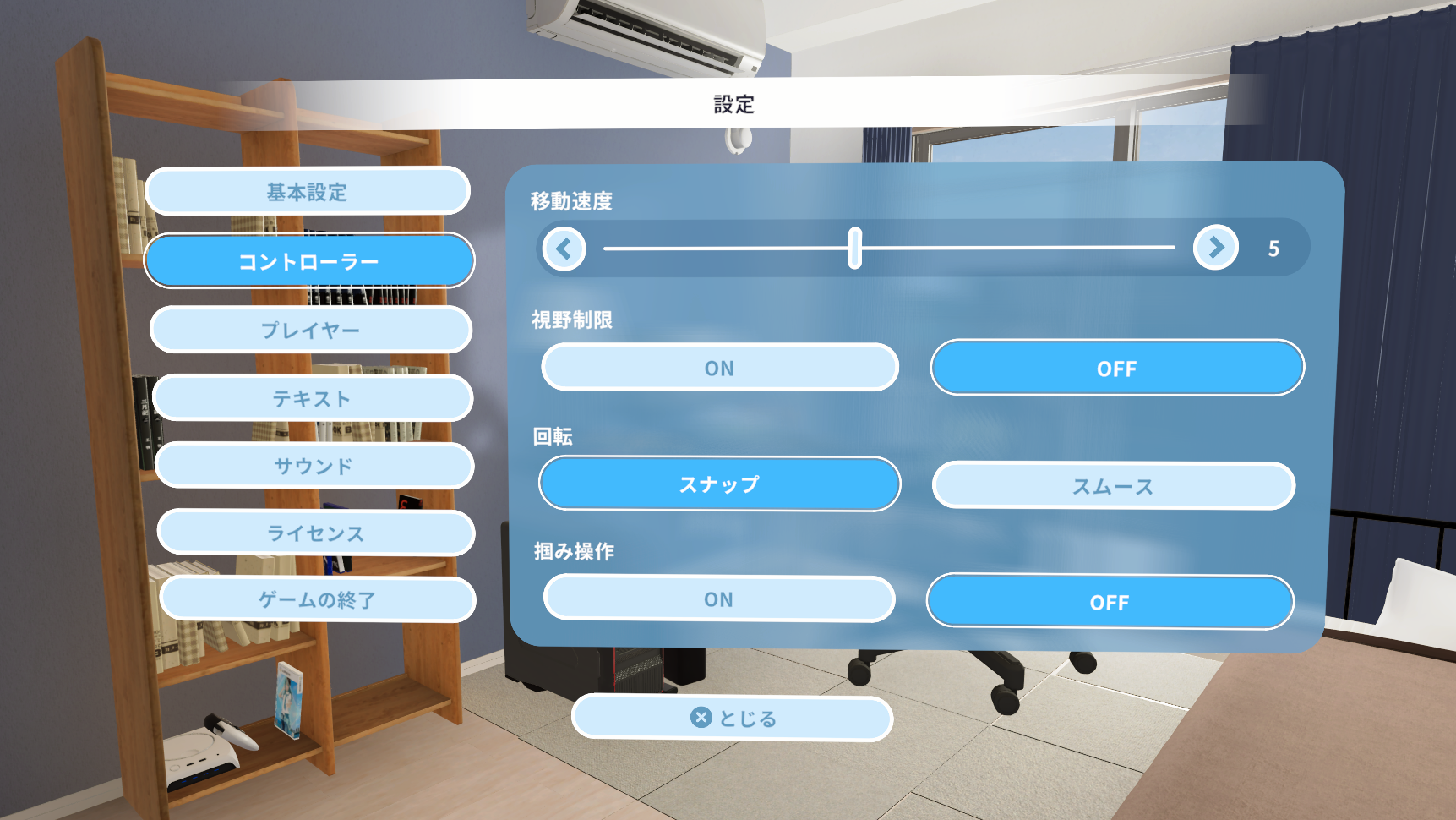This screenshot has height=820, width=1456.
Task: Open the 基本設定 settings section
Action: tap(308, 192)
